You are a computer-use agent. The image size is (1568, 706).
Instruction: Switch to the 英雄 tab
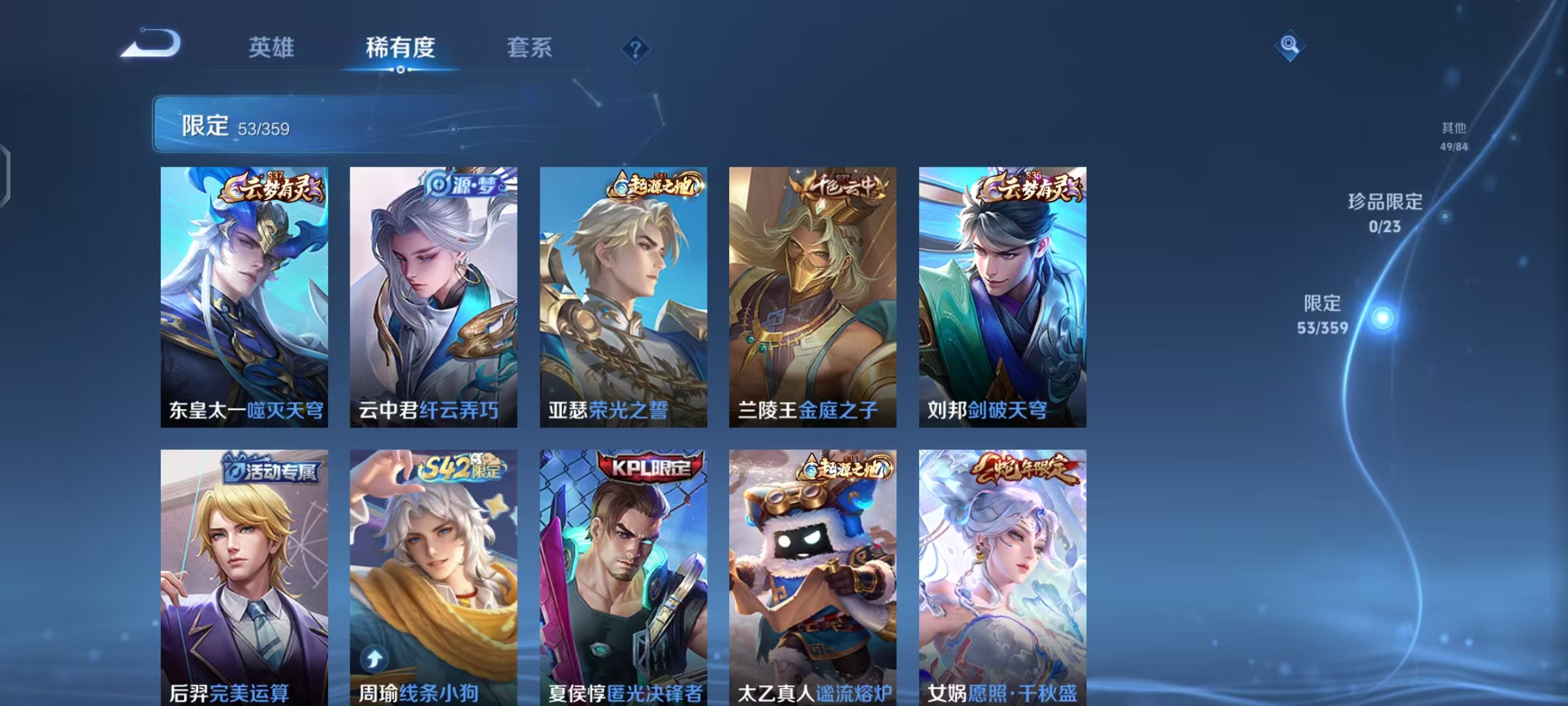click(x=272, y=47)
